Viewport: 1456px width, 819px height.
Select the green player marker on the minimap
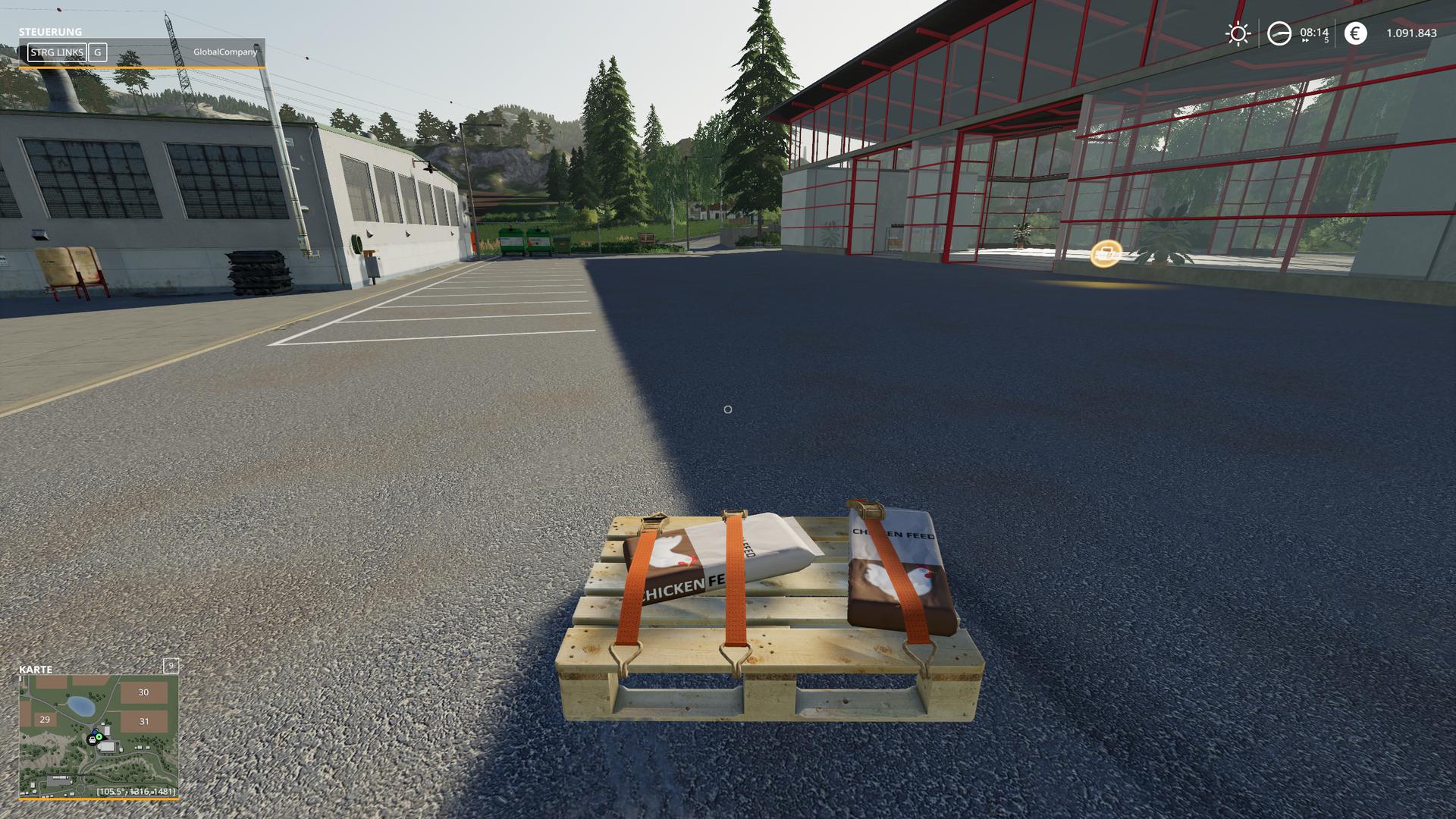(x=99, y=736)
